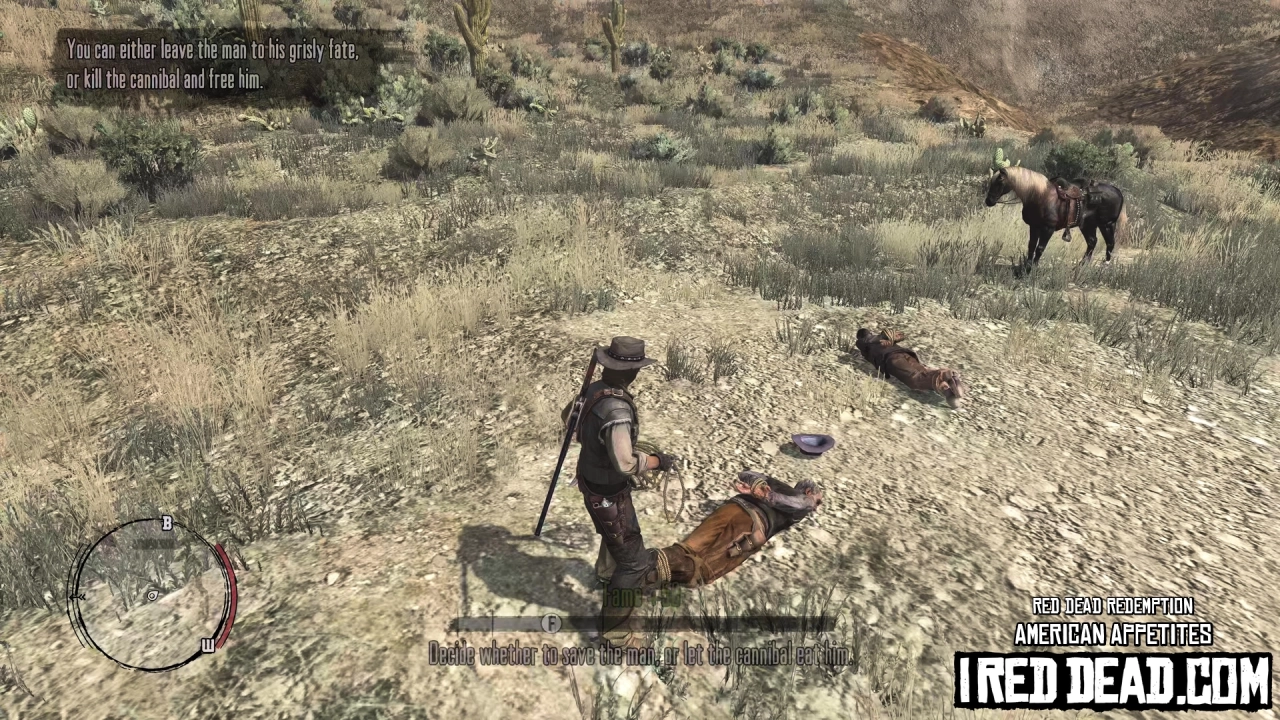Click the darkened progress bar behind the F prompt
Image resolution: width=1280 pixels, height=720 pixels.
pyautogui.click(x=720, y=623)
